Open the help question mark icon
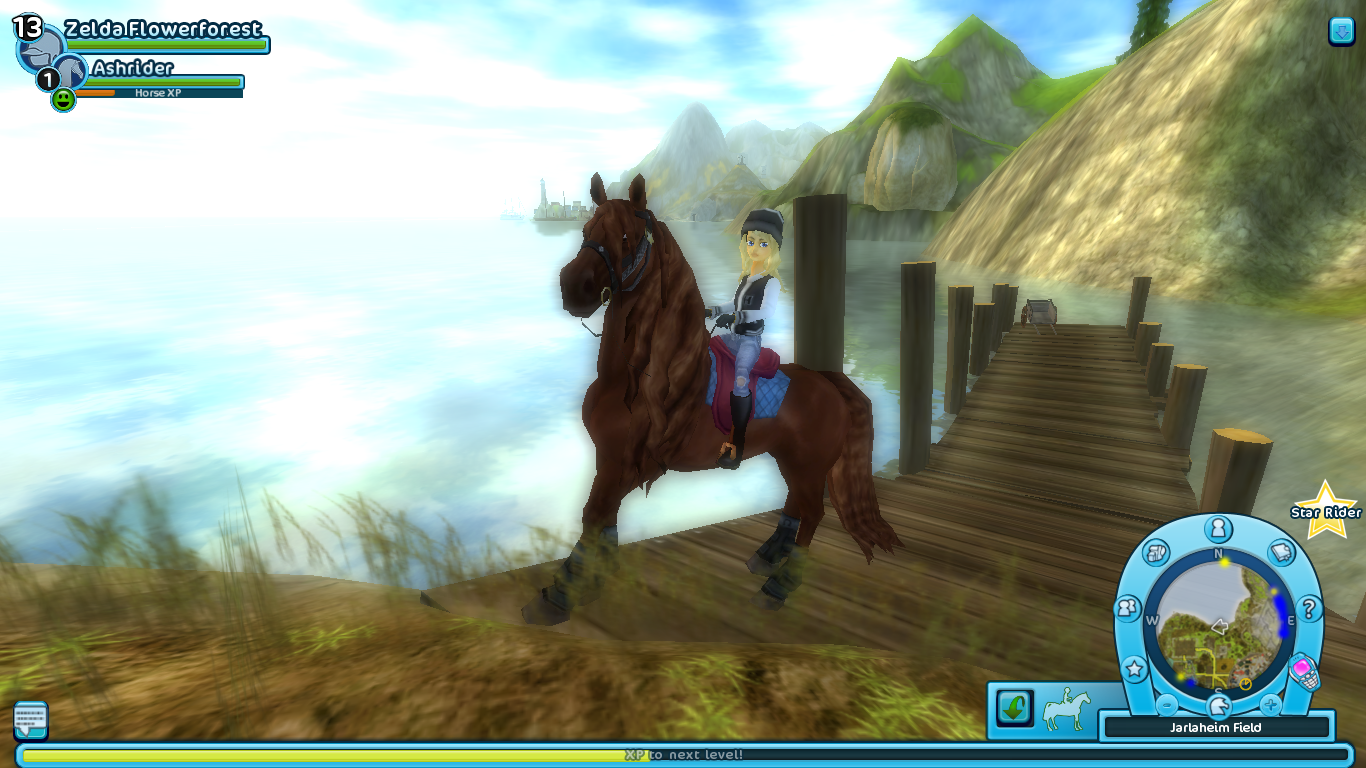Image resolution: width=1366 pixels, height=768 pixels. [x=1310, y=609]
